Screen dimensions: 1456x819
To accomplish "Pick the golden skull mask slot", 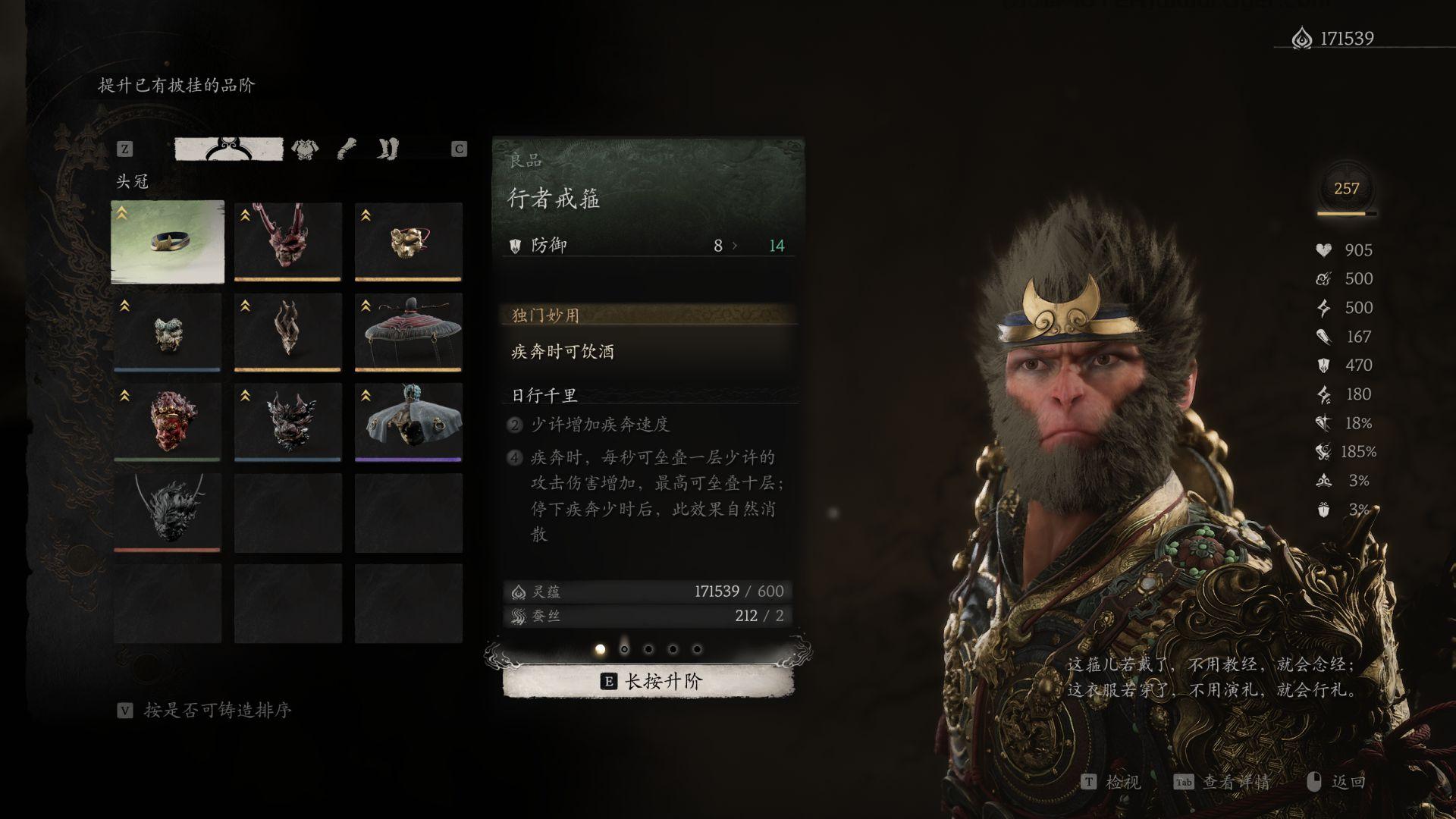I will (408, 241).
